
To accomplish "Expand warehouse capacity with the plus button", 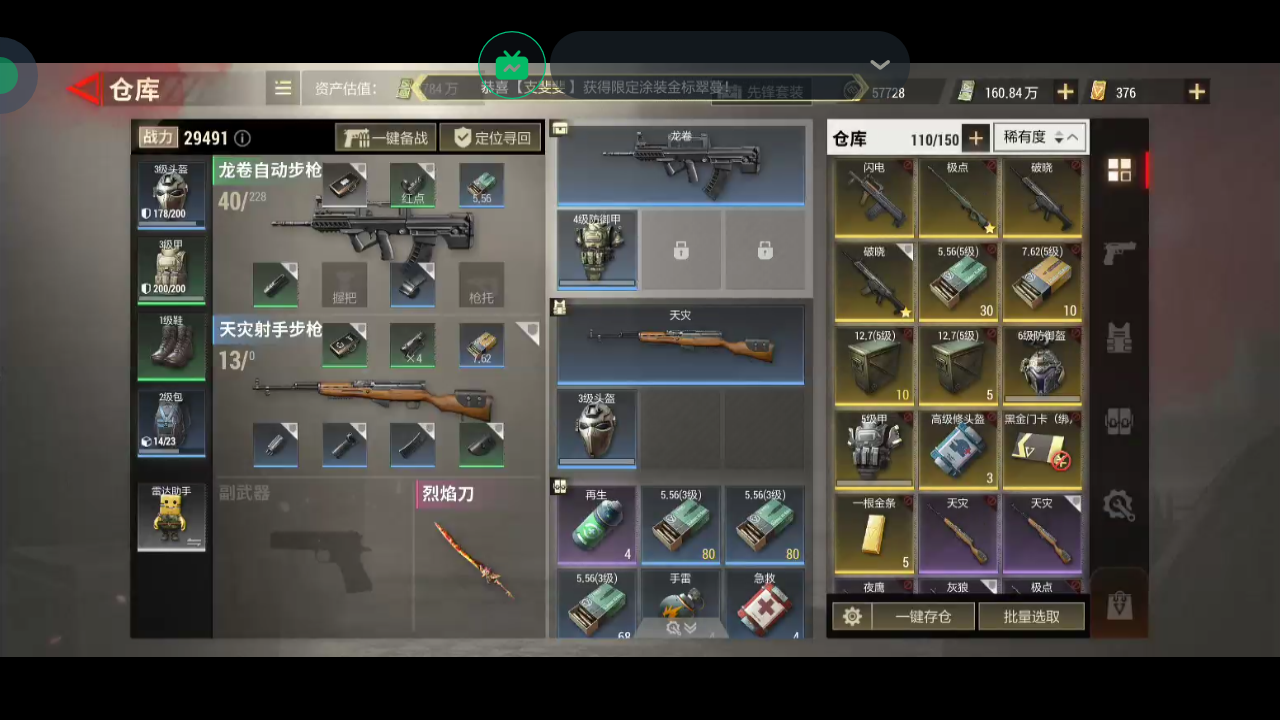I will tap(975, 138).
